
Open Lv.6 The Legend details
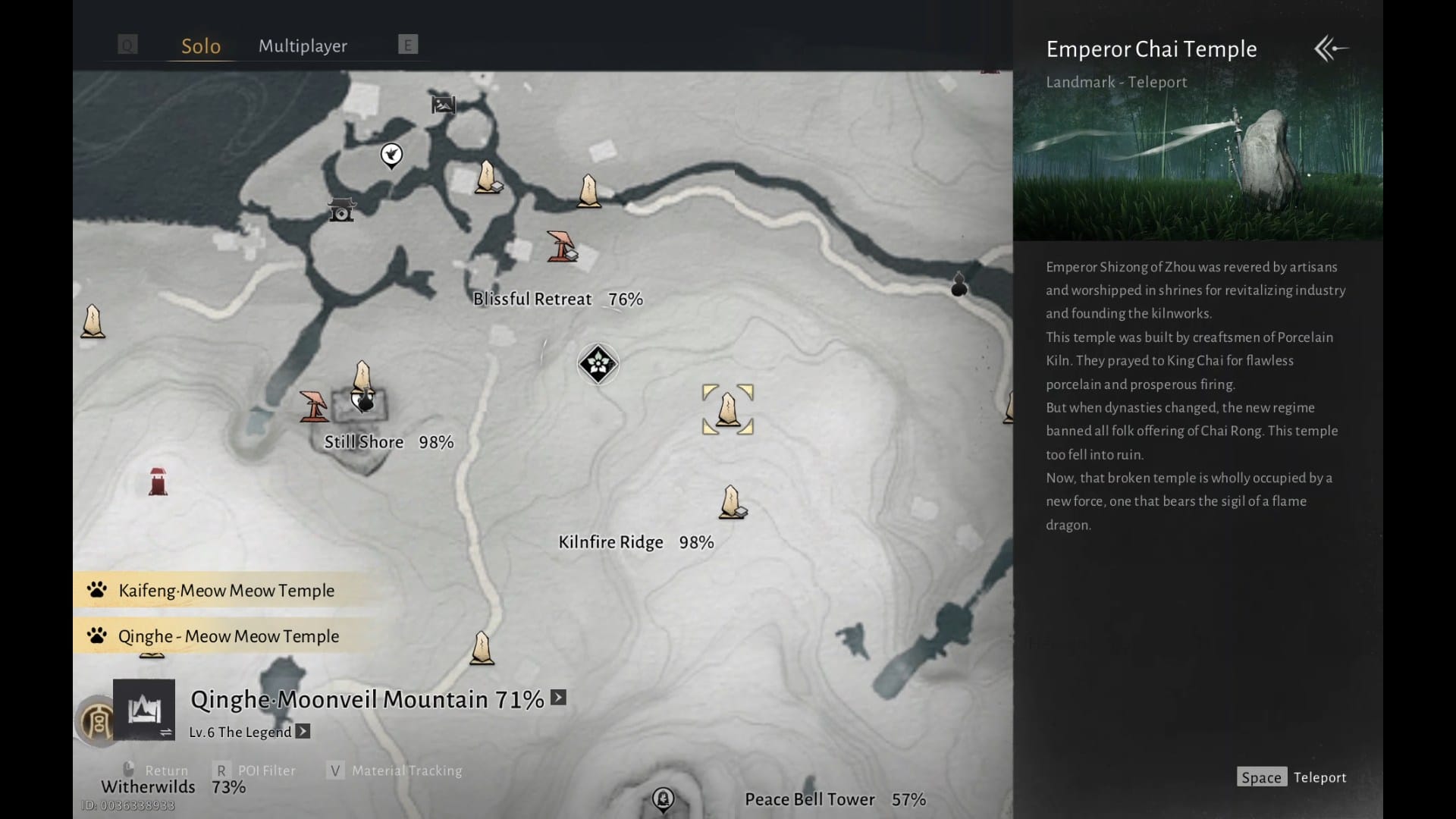point(303,732)
